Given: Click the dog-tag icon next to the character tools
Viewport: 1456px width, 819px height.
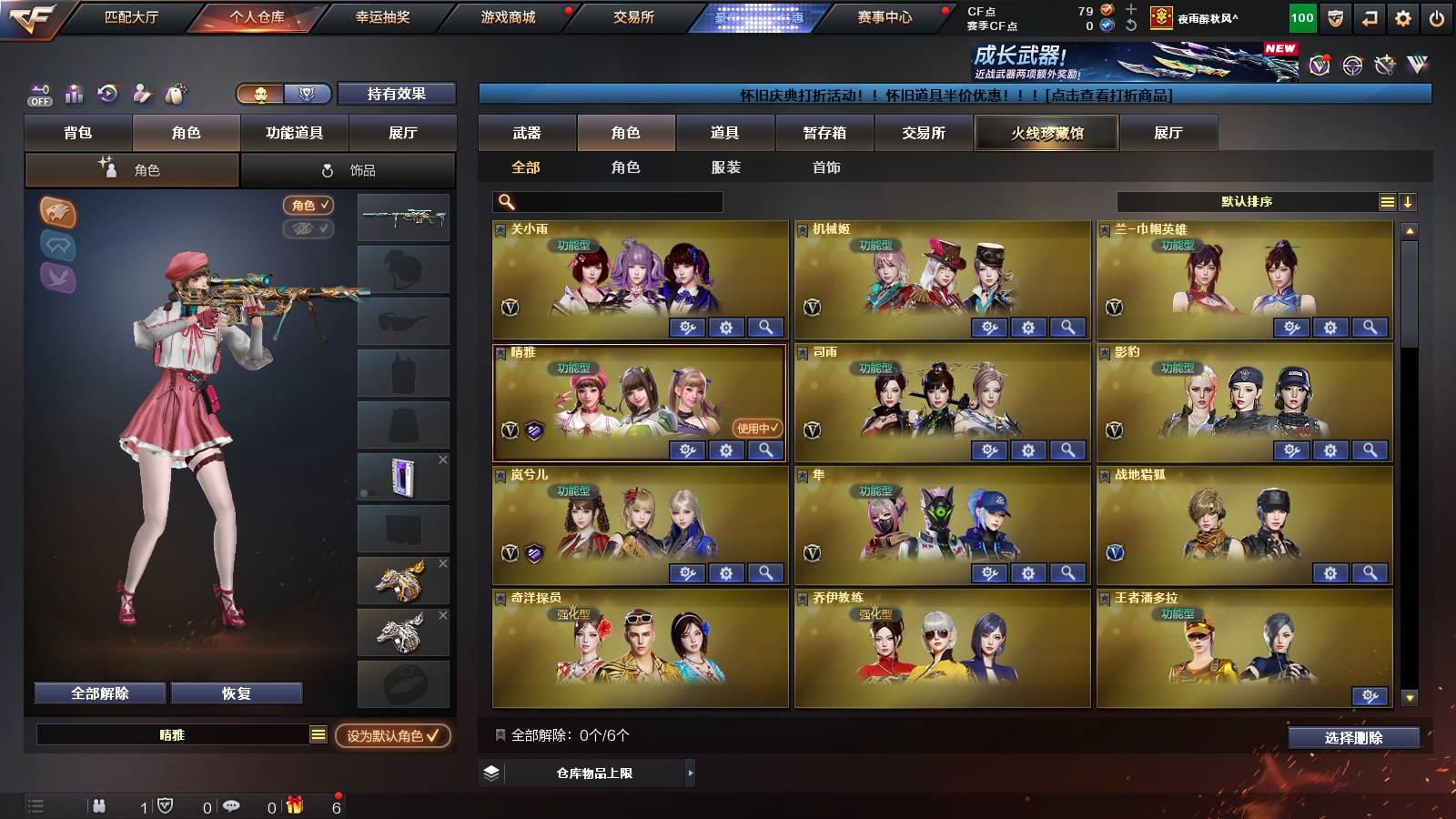Looking at the screenshot, I should pos(175,94).
